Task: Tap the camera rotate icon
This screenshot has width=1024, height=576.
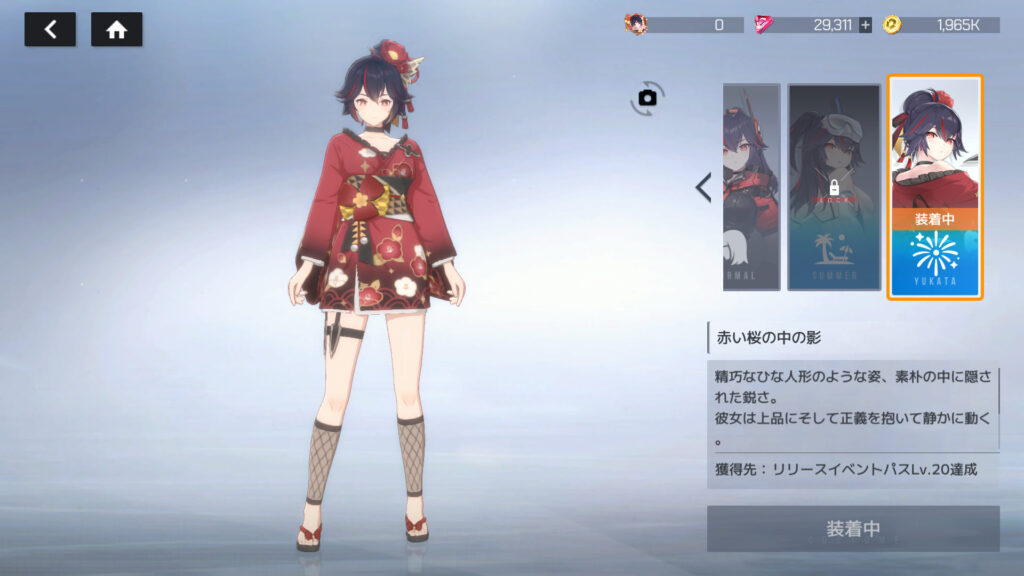Action: [x=647, y=97]
